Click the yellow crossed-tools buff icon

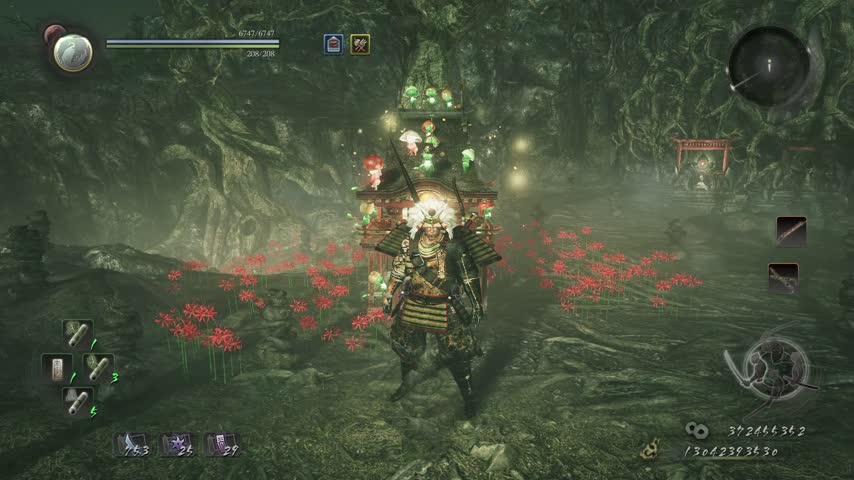click(x=360, y=44)
